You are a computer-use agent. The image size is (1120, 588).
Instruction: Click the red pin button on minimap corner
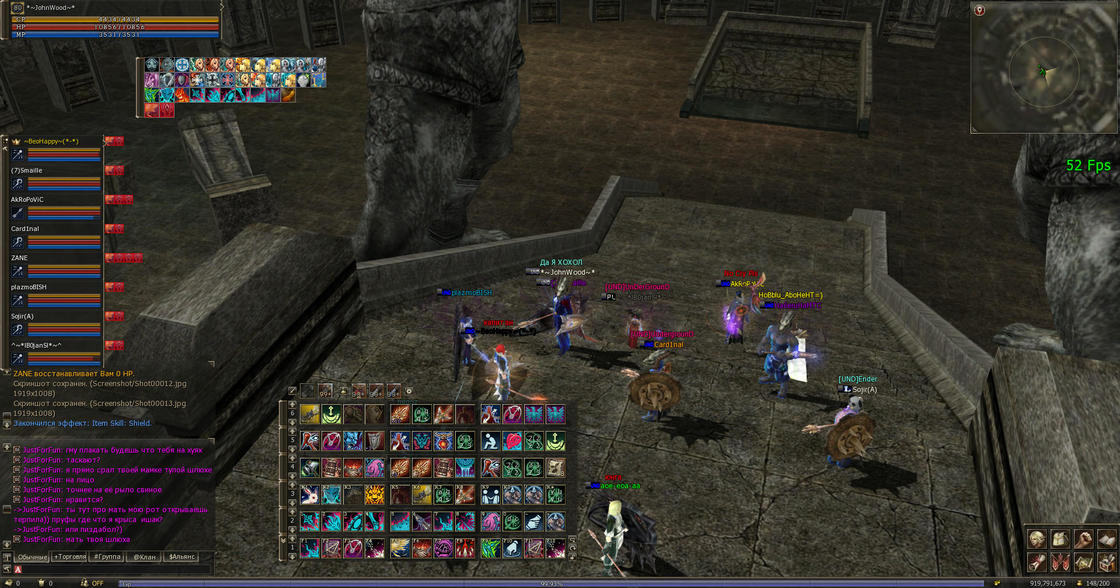click(x=980, y=10)
